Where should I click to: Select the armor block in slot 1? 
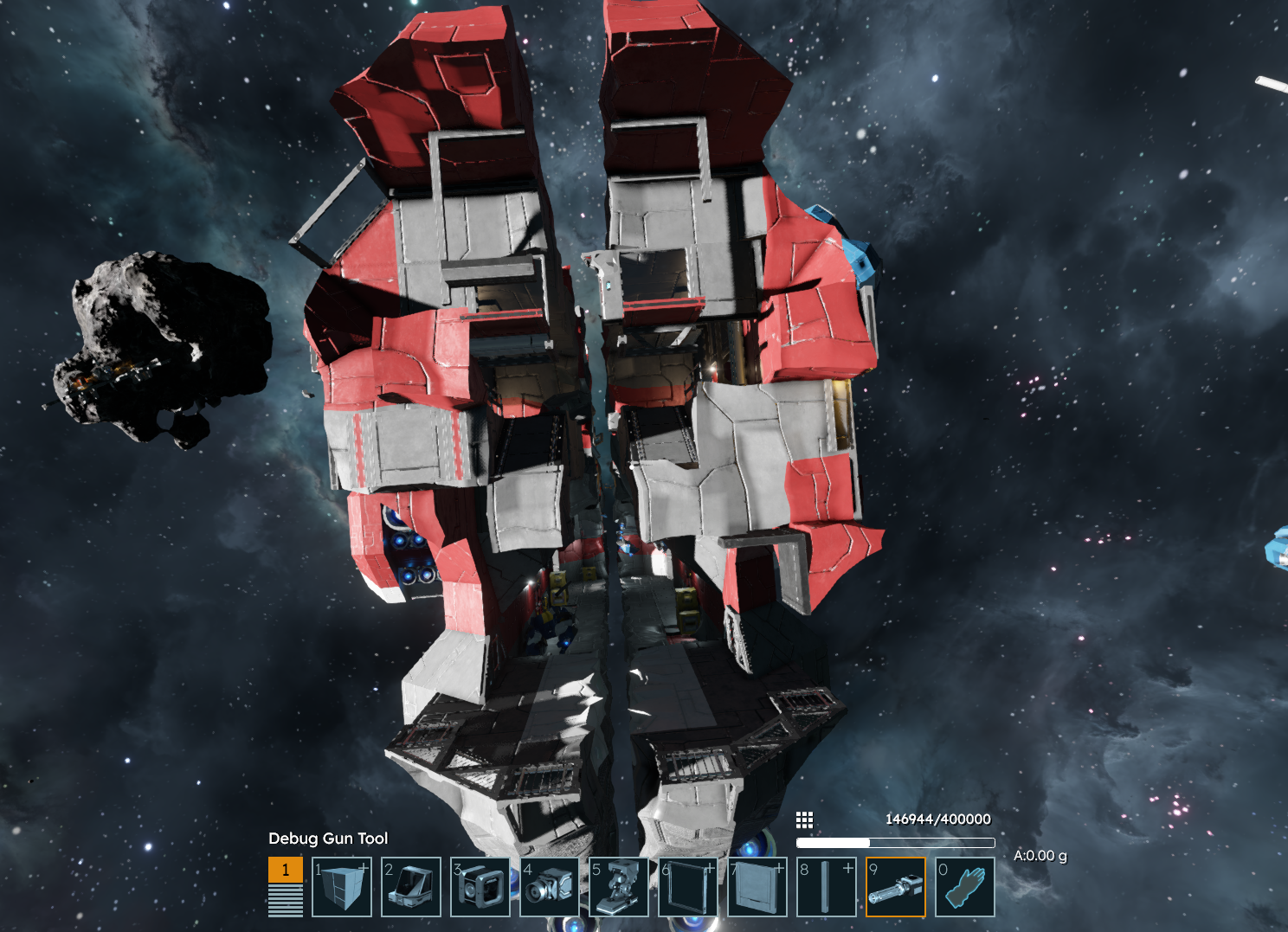coord(342,887)
